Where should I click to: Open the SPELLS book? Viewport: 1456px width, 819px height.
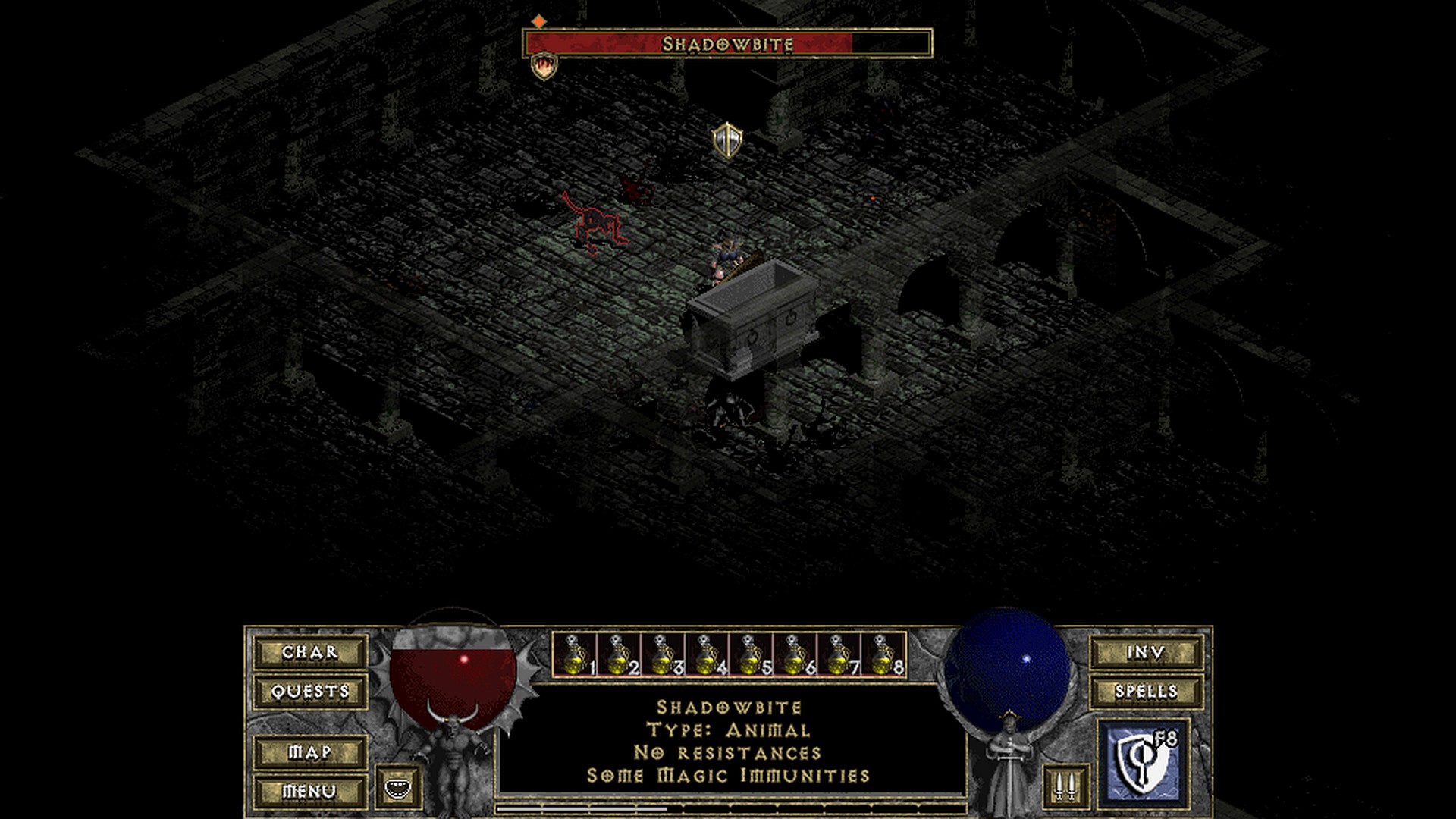[x=1146, y=692]
